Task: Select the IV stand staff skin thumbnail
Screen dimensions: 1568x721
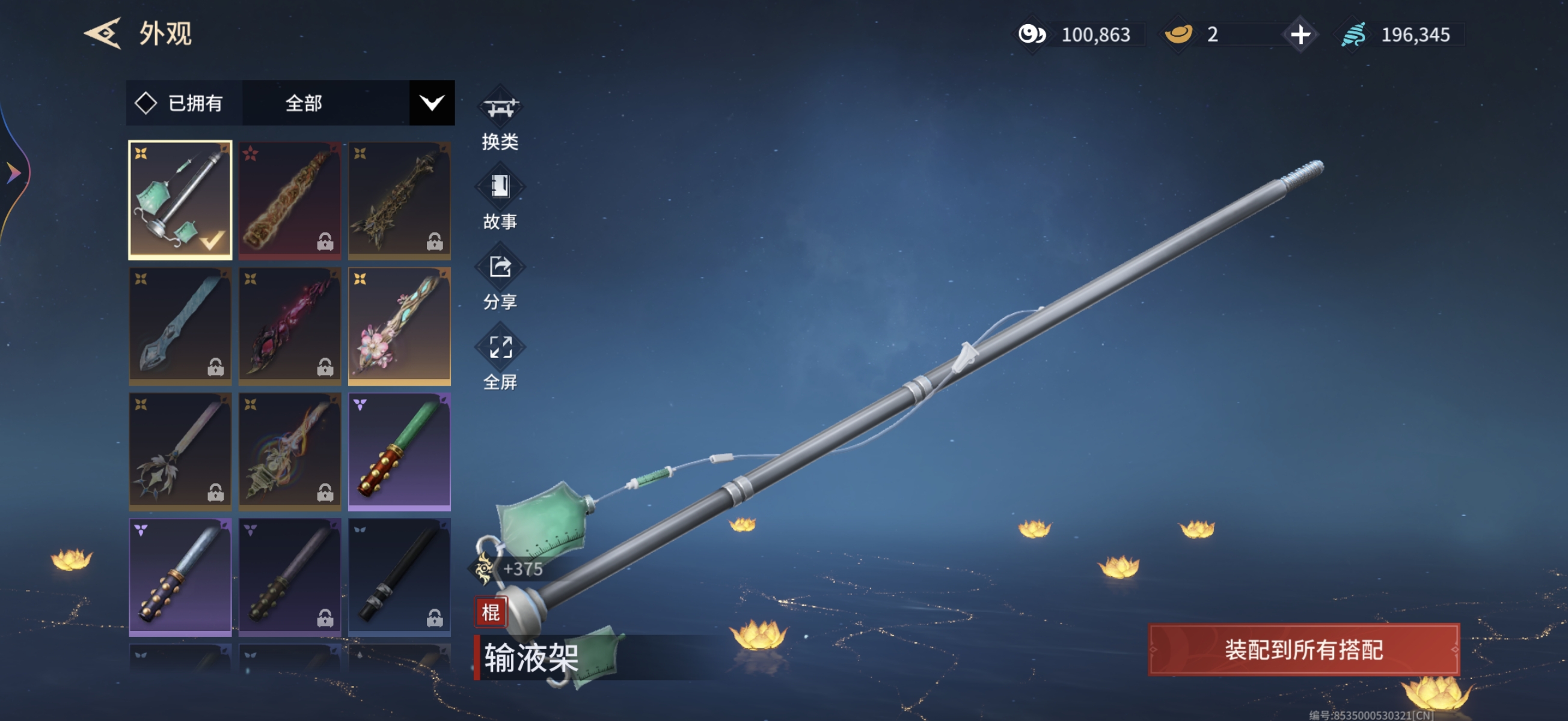Action: click(180, 199)
